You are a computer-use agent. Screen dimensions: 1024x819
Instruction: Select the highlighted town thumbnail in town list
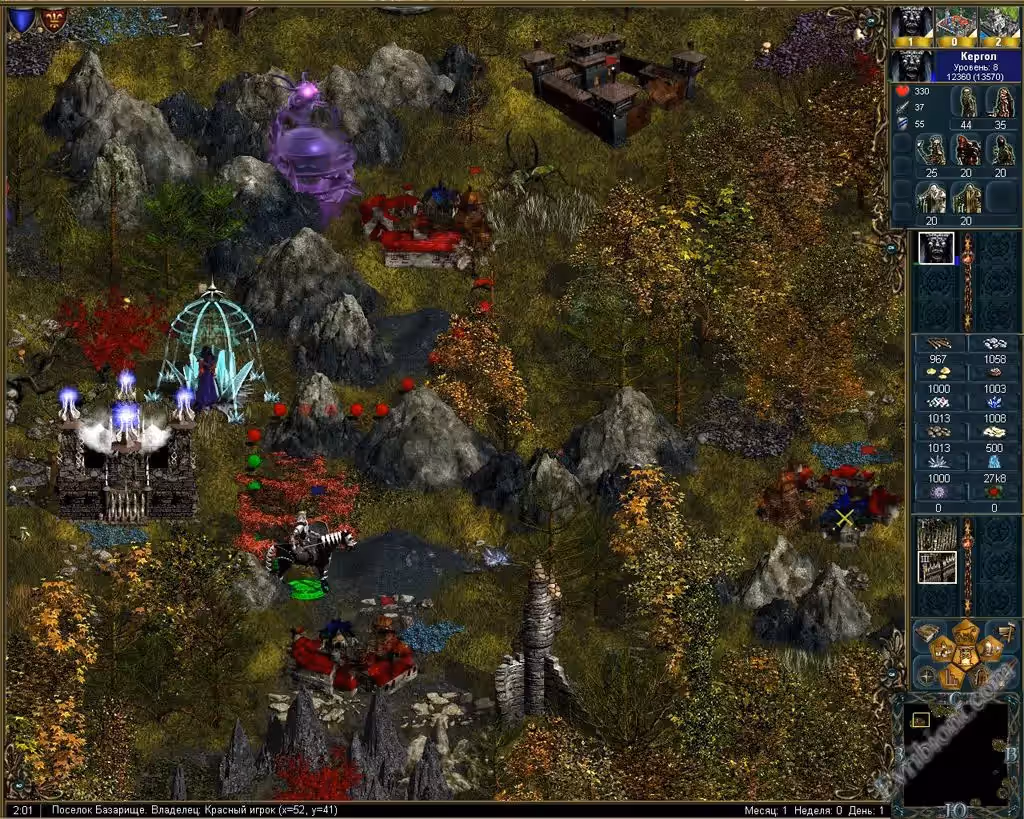936,567
